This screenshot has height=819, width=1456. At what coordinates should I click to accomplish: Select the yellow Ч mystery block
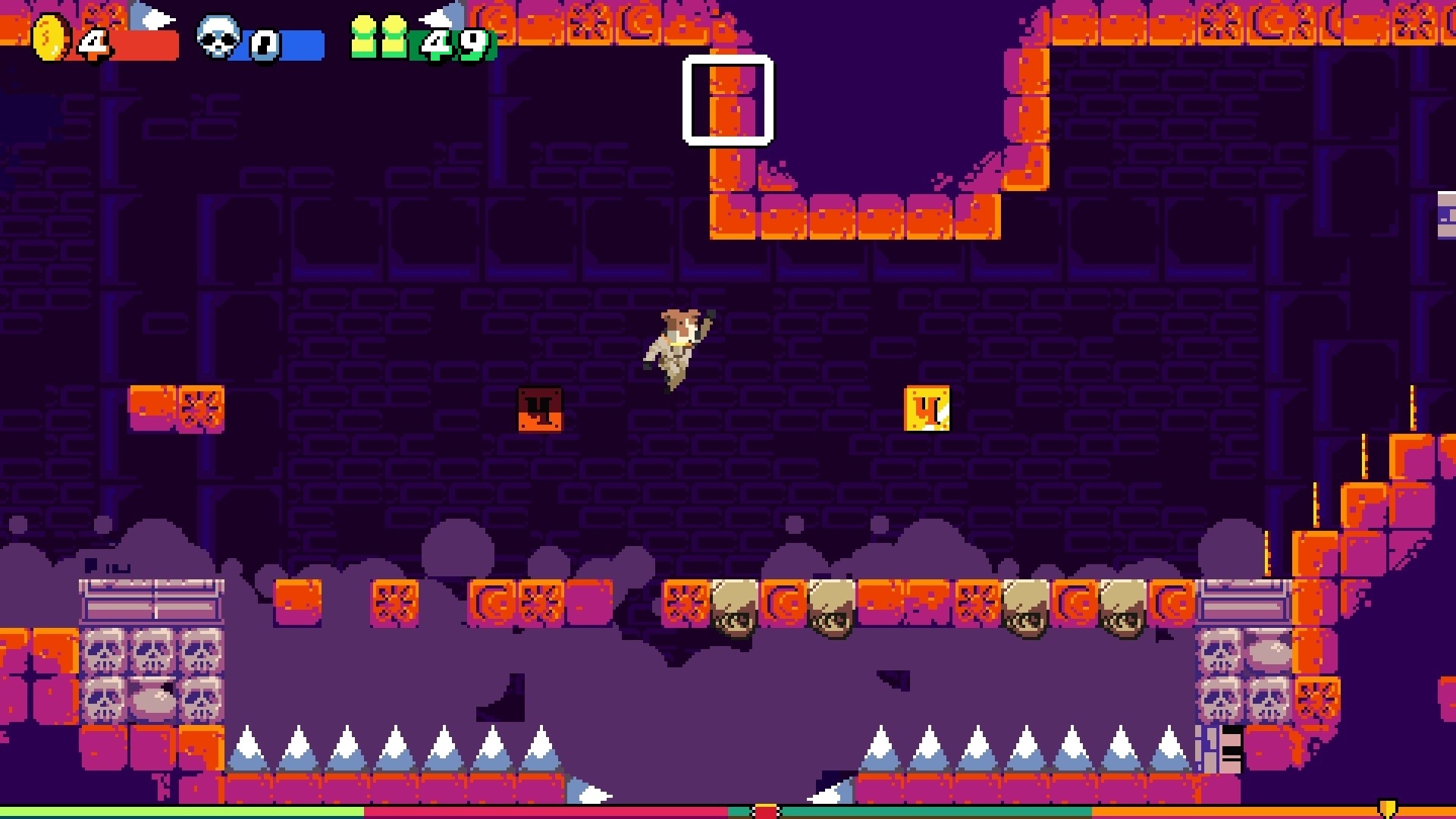(925, 409)
